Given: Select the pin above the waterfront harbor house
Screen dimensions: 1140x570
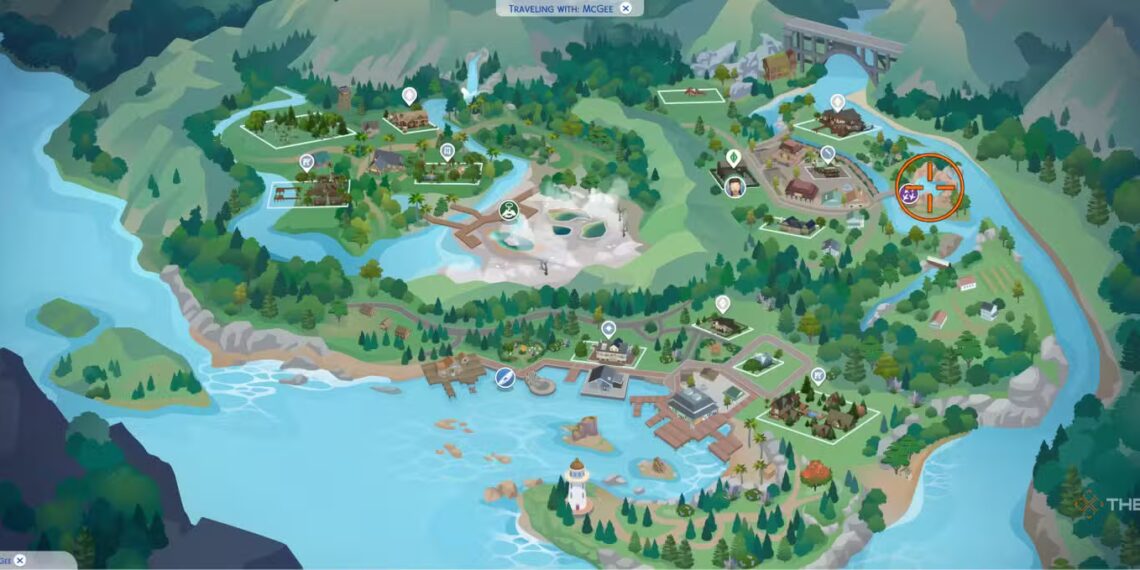Looking at the screenshot, I should click(608, 328).
